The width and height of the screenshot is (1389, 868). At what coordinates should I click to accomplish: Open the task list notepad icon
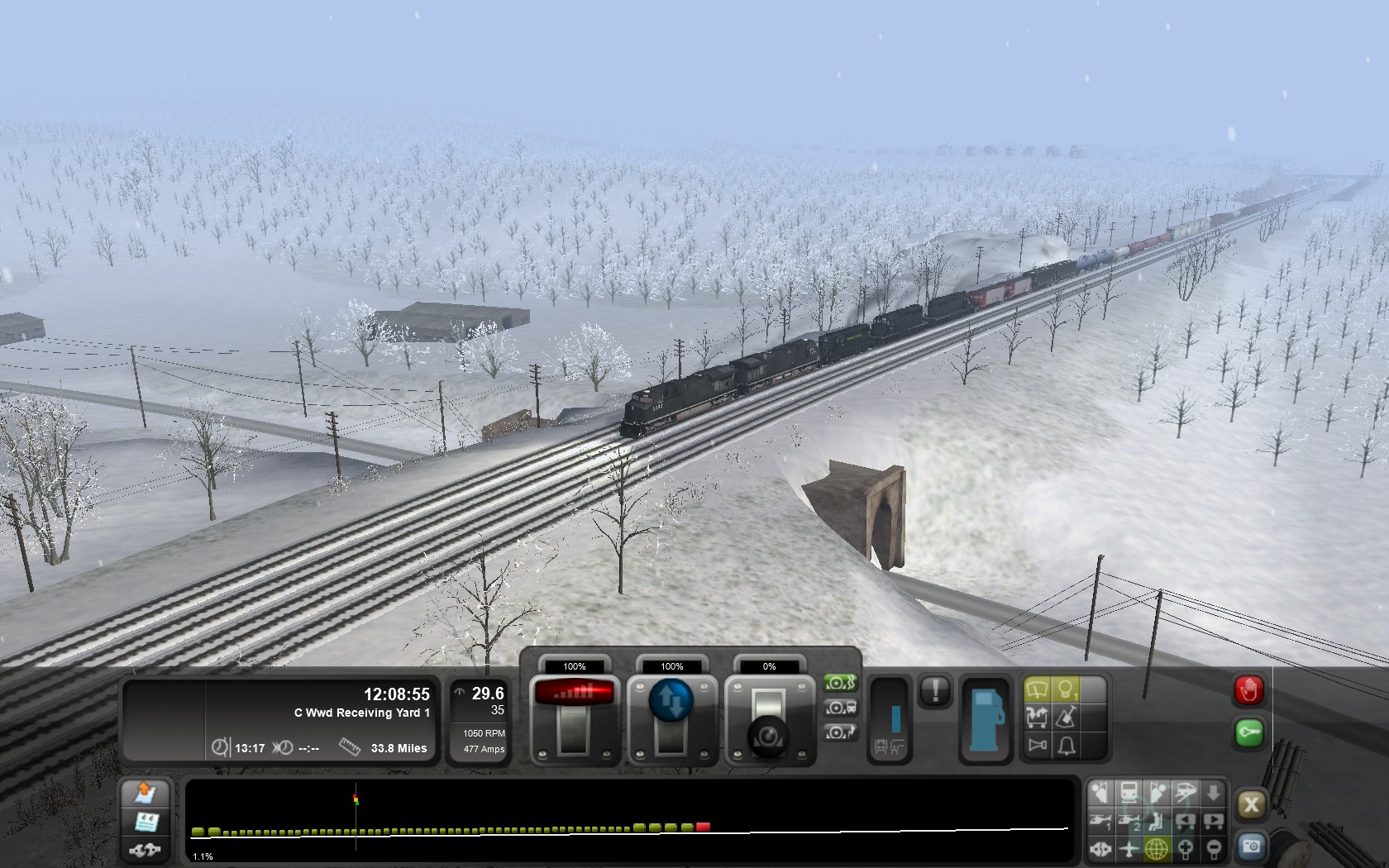[146, 822]
